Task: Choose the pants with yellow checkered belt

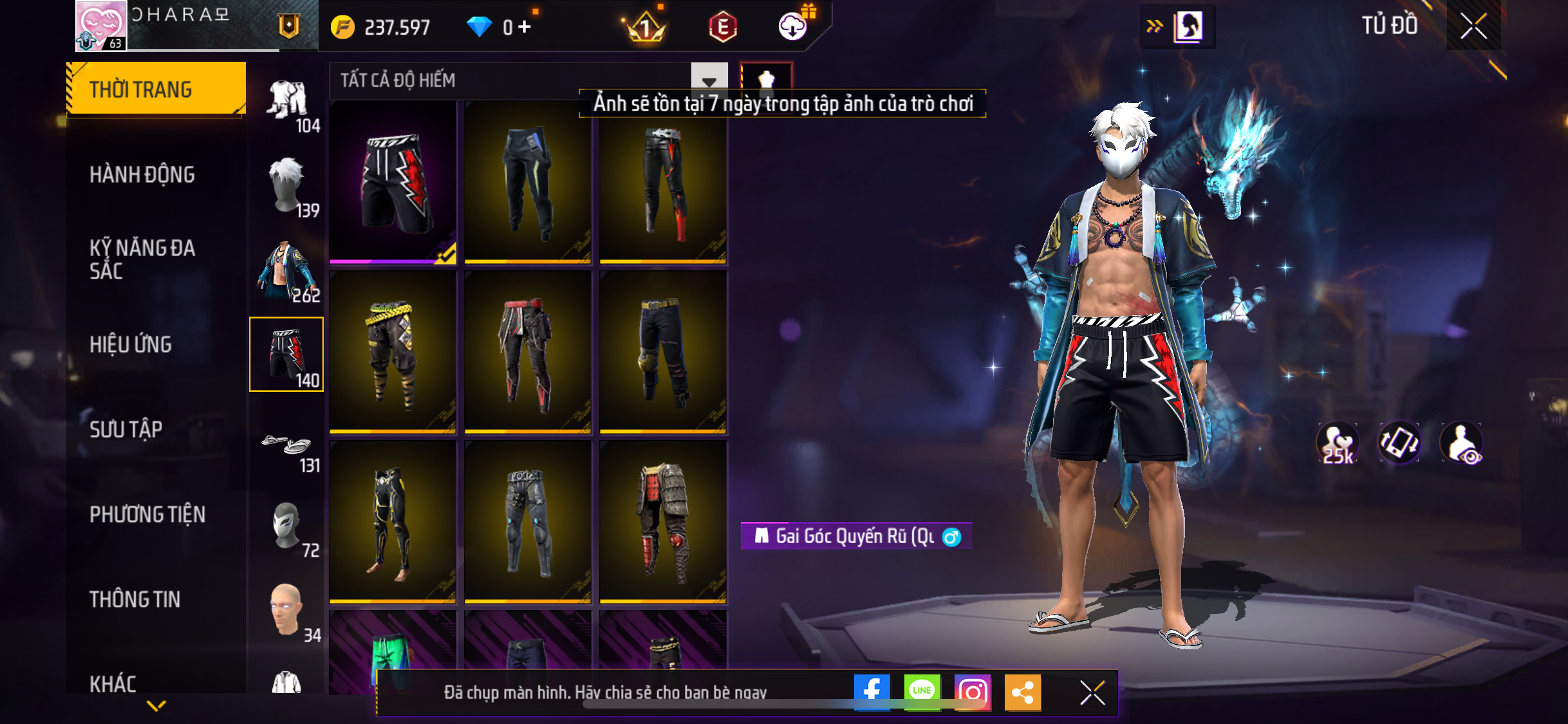Action: tap(393, 353)
